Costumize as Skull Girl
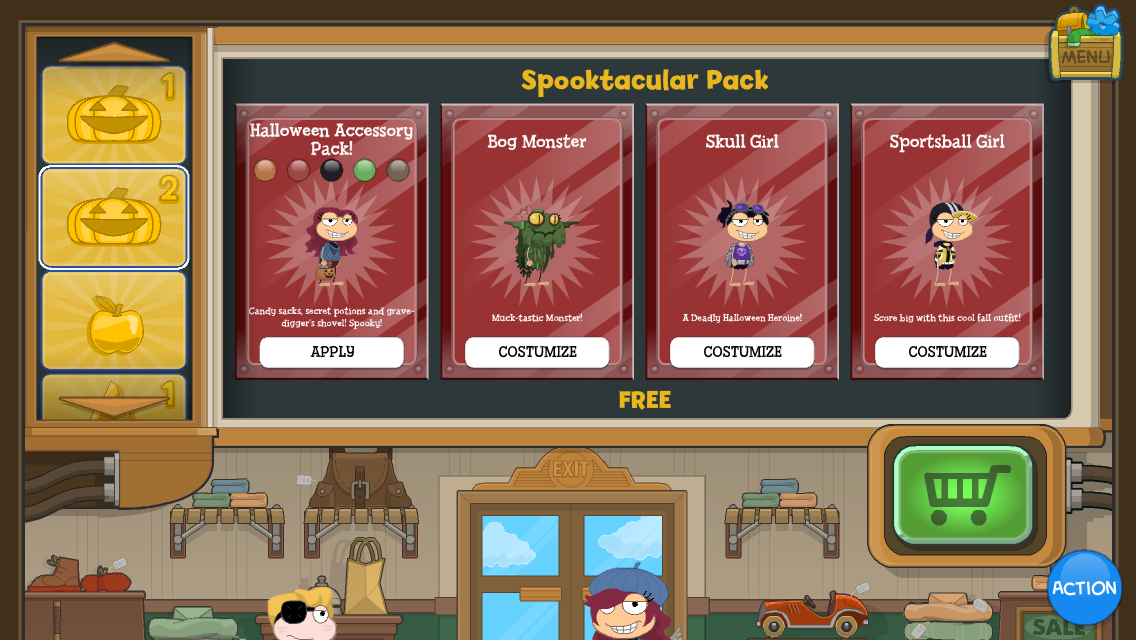This screenshot has height=640, width=1136. point(742,352)
